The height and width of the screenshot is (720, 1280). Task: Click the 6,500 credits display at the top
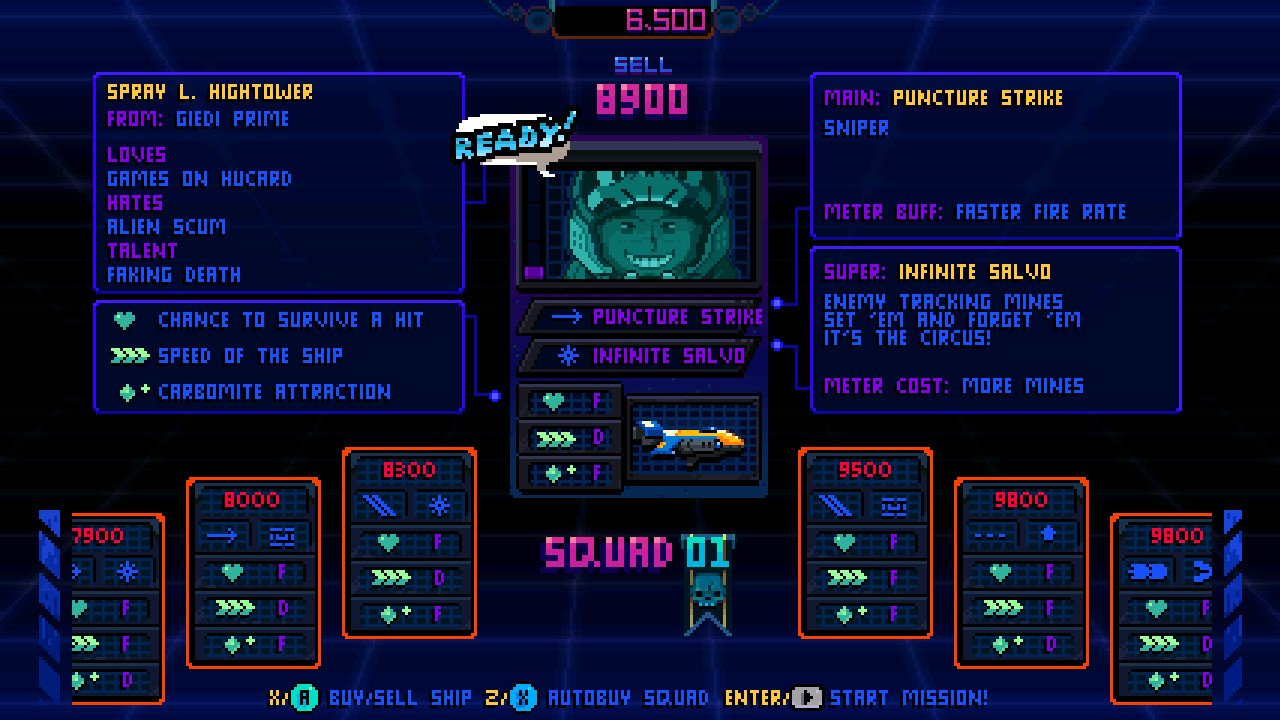pos(640,20)
